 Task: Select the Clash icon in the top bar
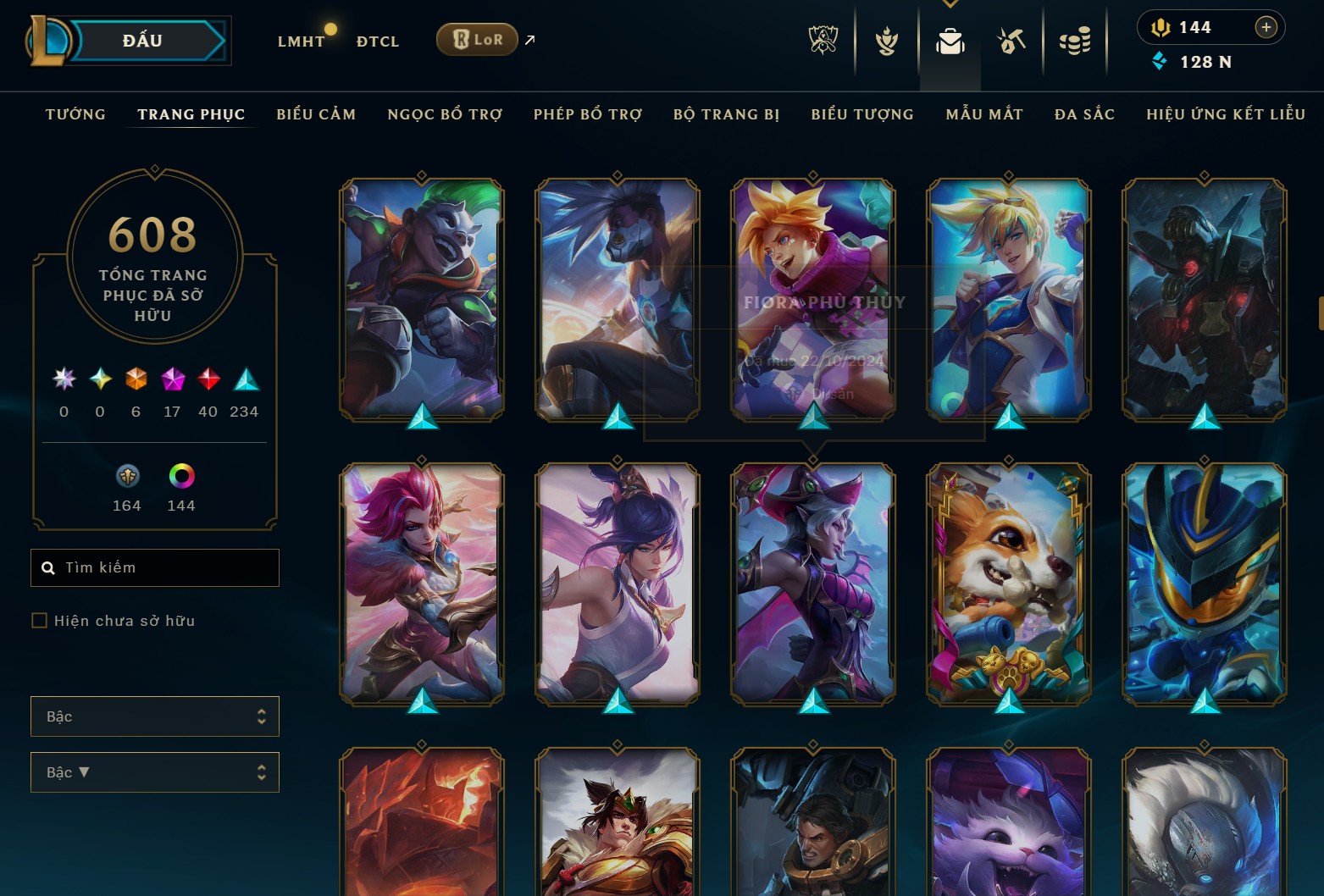pyautogui.click(x=885, y=40)
